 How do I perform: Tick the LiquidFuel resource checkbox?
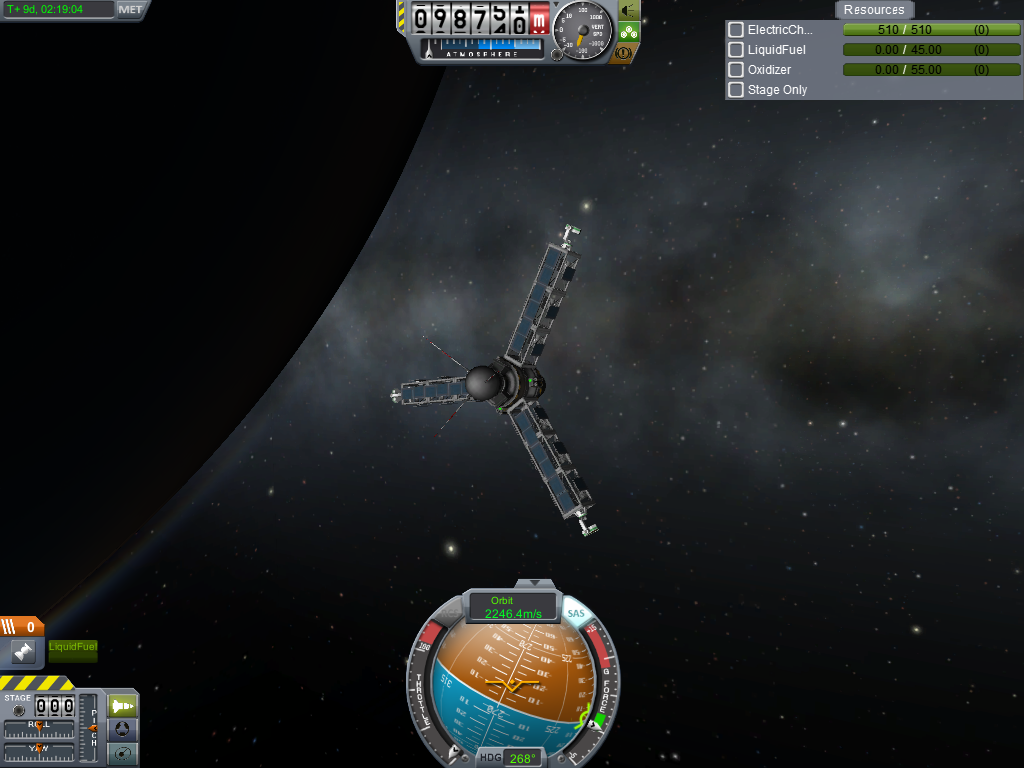tap(736, 50)
